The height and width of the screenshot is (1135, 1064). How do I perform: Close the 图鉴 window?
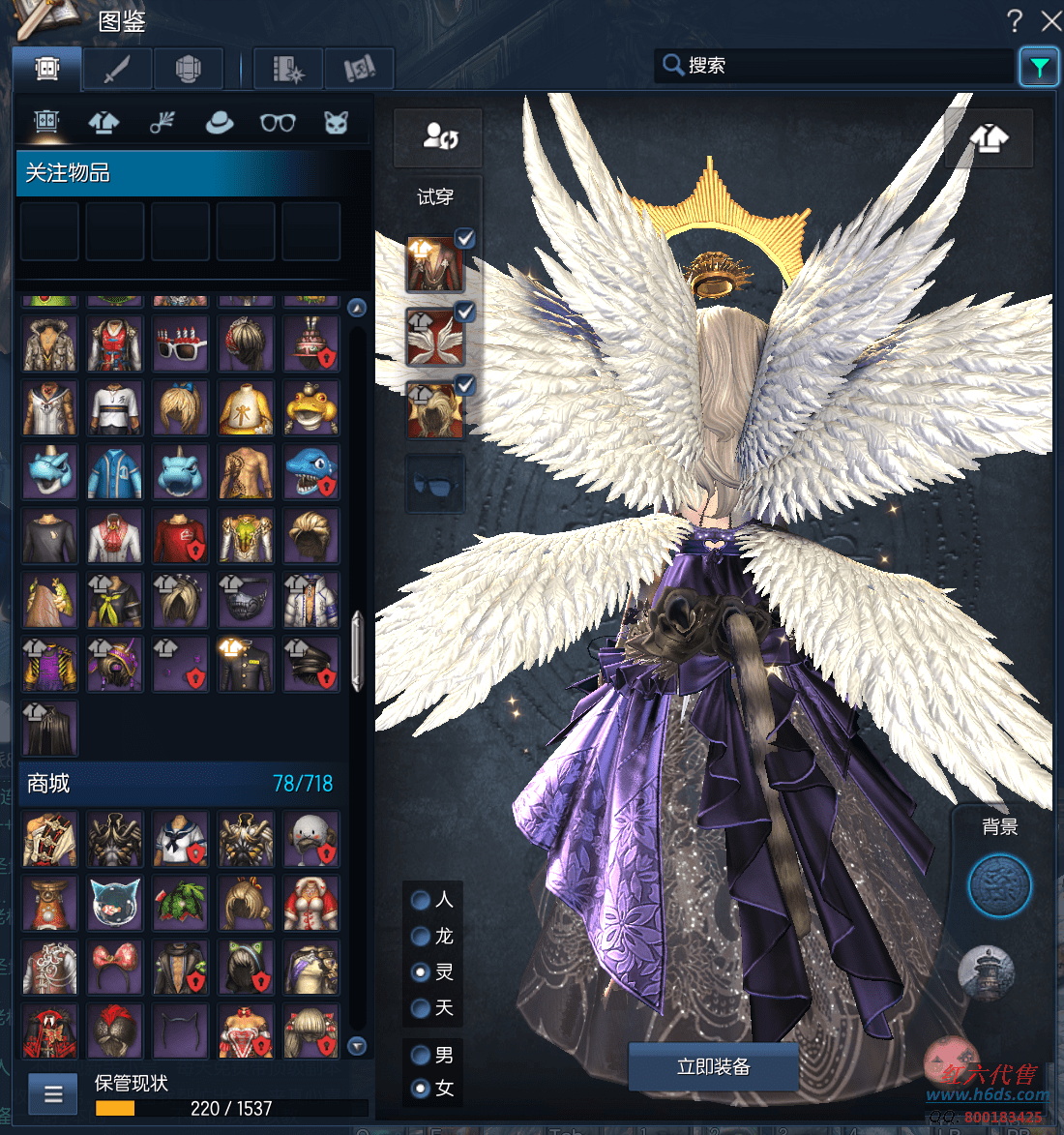click(x=1050, y=20)
